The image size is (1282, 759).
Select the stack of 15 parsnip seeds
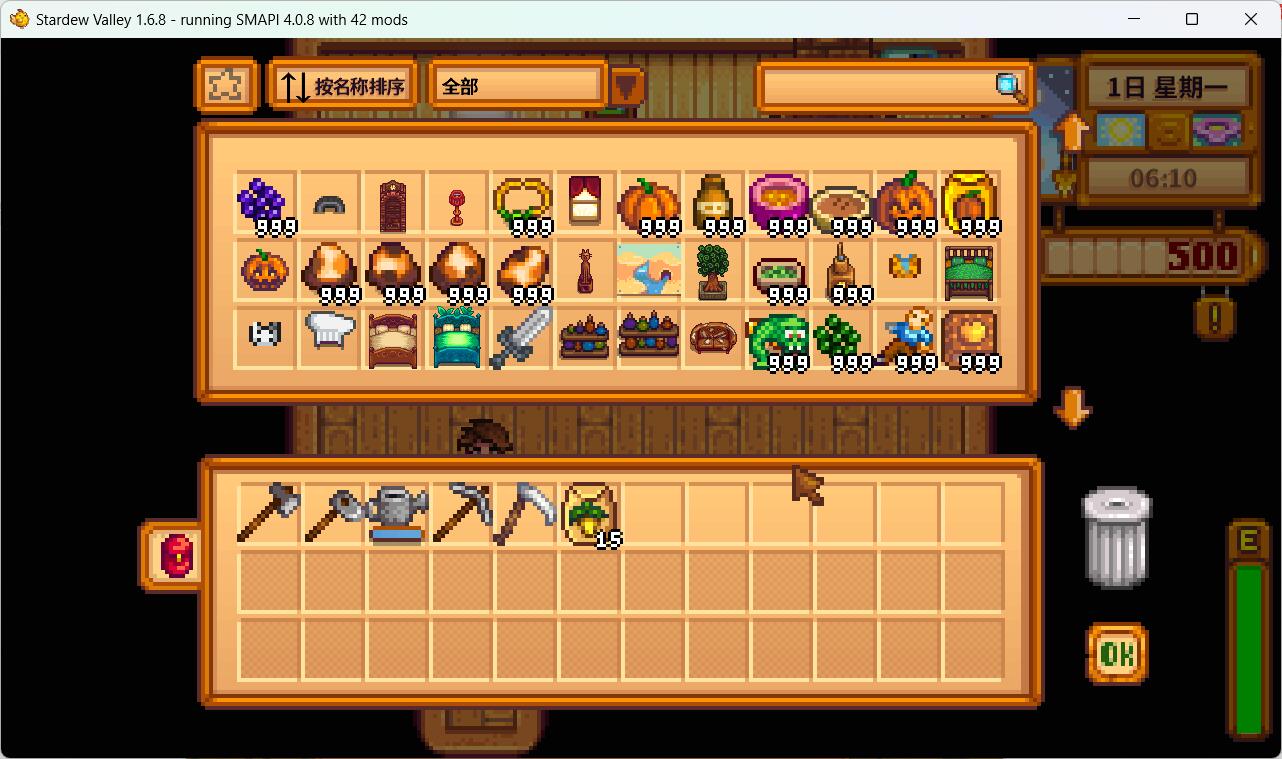(585, 512)
